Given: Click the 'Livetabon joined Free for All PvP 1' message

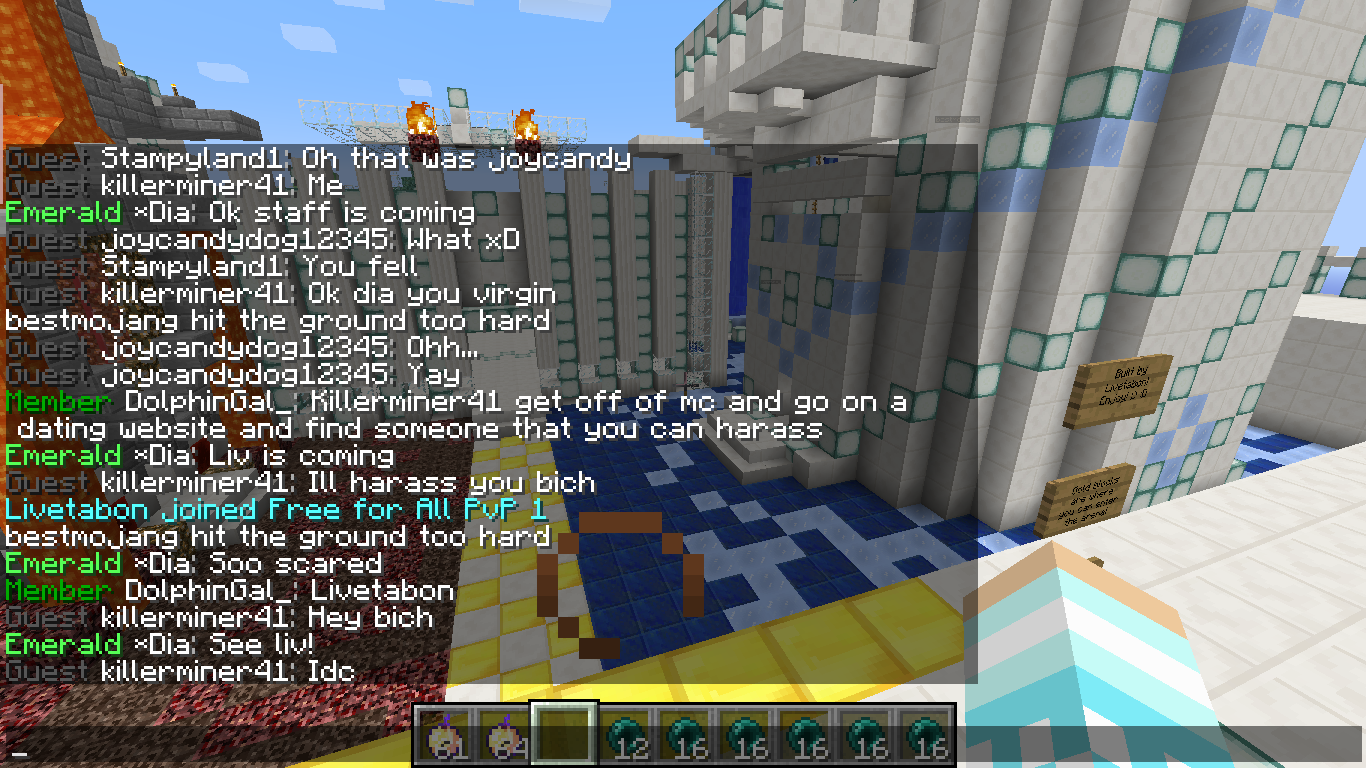Looking at the screenshot, I should point(276,509).
